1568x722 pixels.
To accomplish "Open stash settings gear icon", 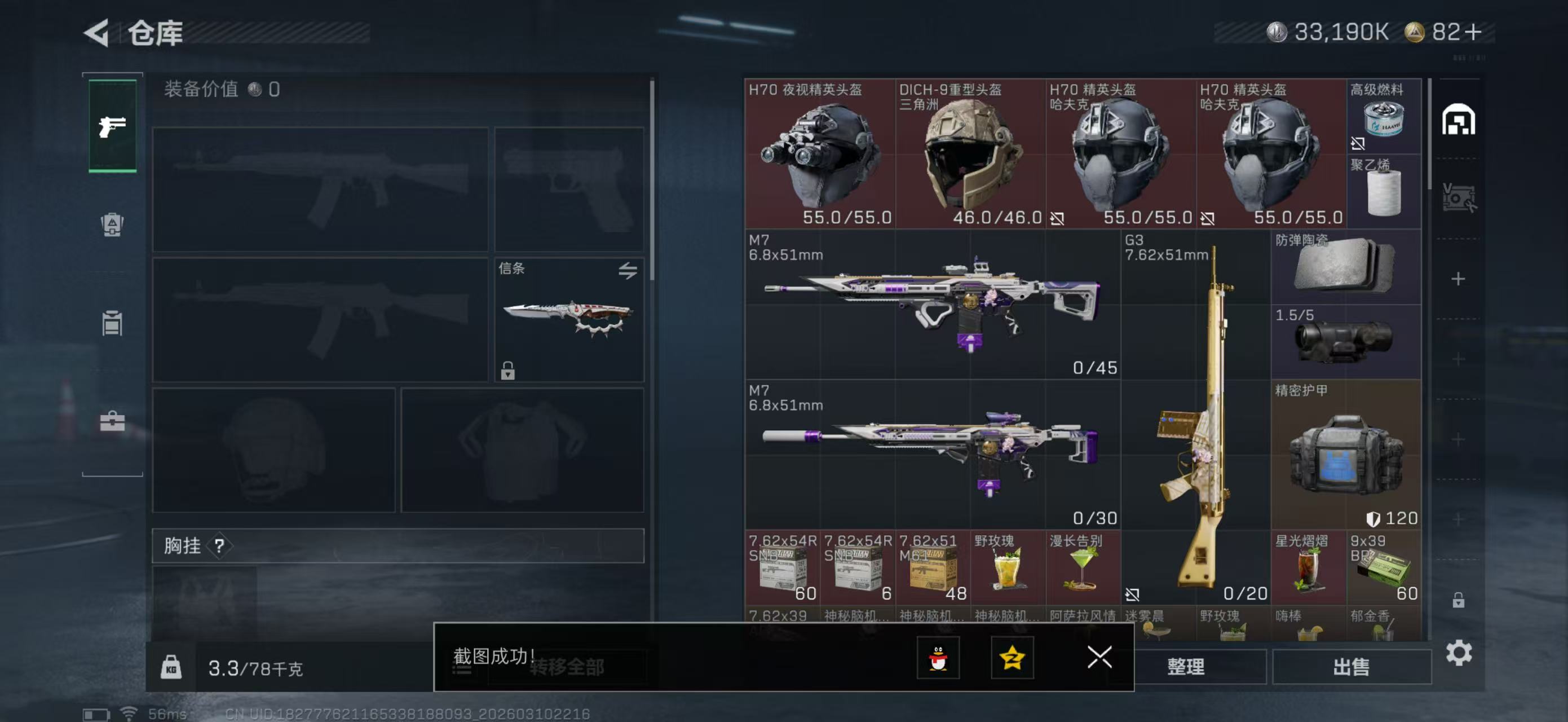I will pyautogui.click(x=1459, y=653).
